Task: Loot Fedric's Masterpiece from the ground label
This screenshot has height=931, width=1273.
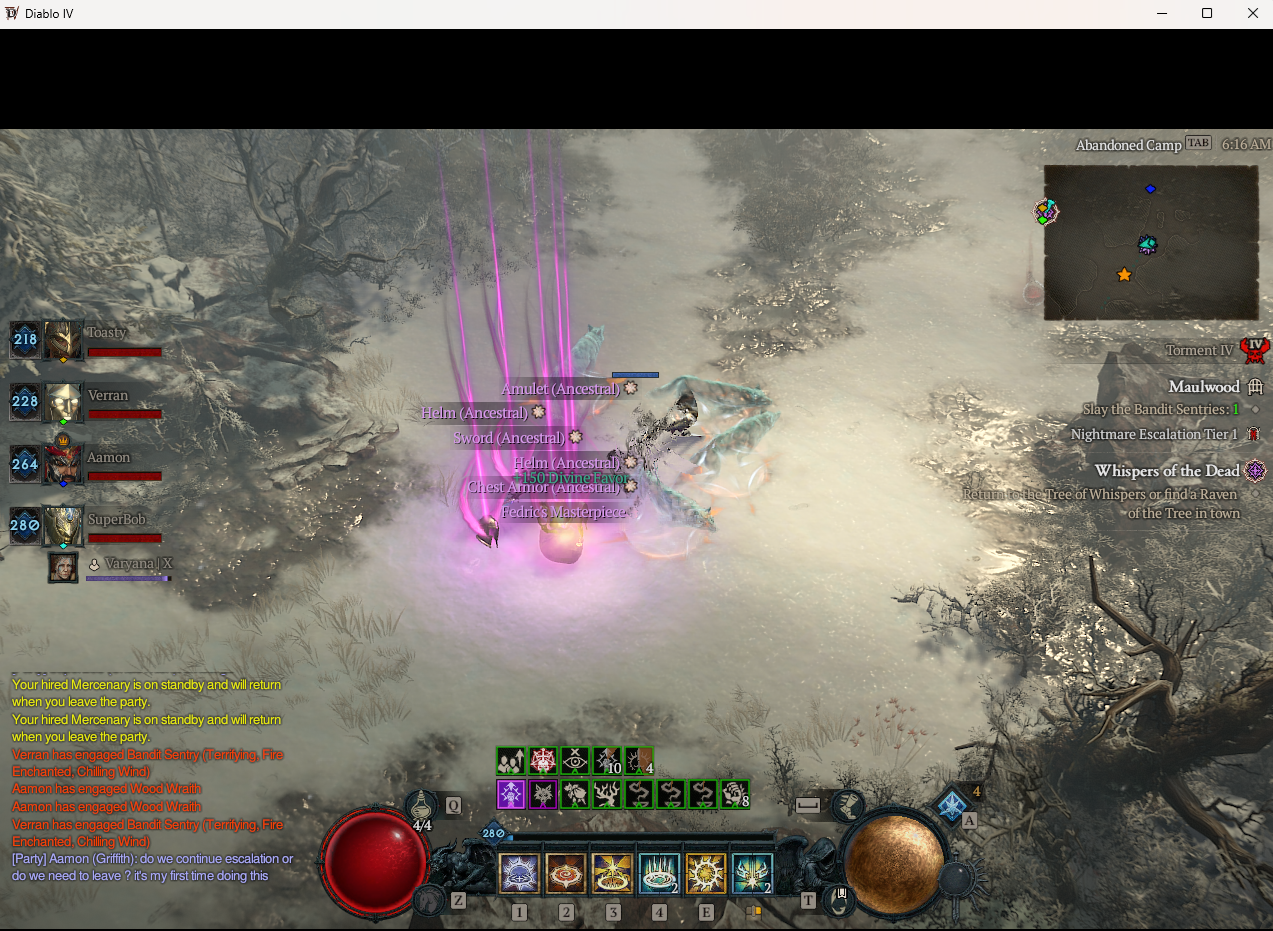Action: point(563,512)
